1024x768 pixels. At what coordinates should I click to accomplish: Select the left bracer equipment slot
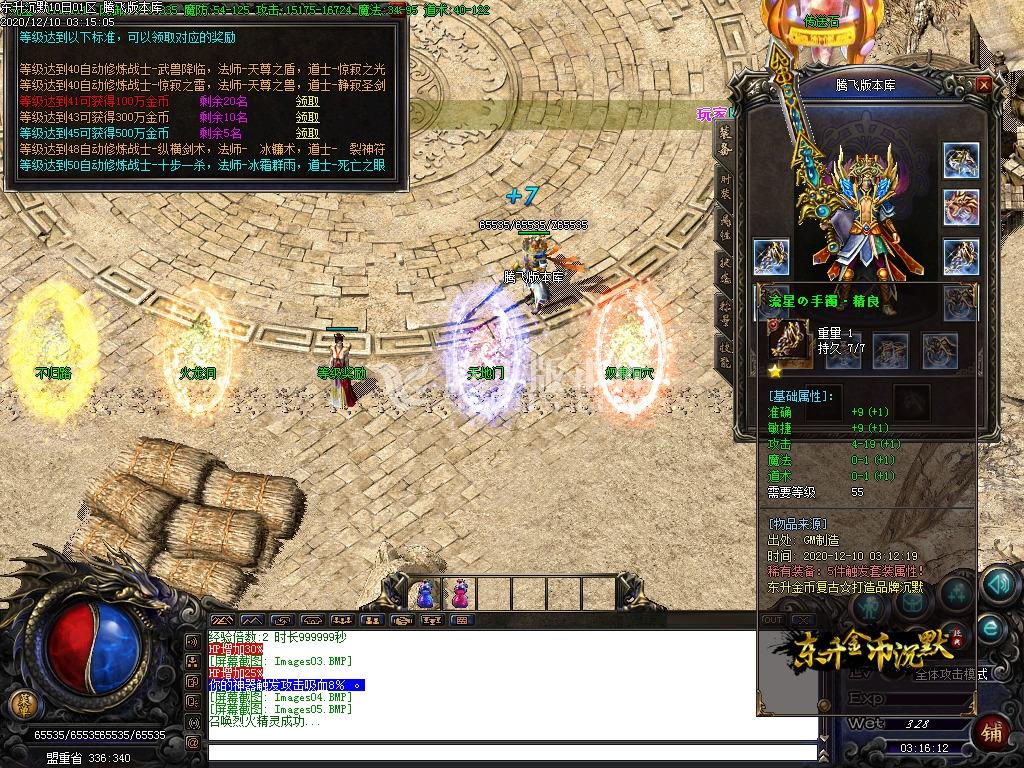coord(771,257)
